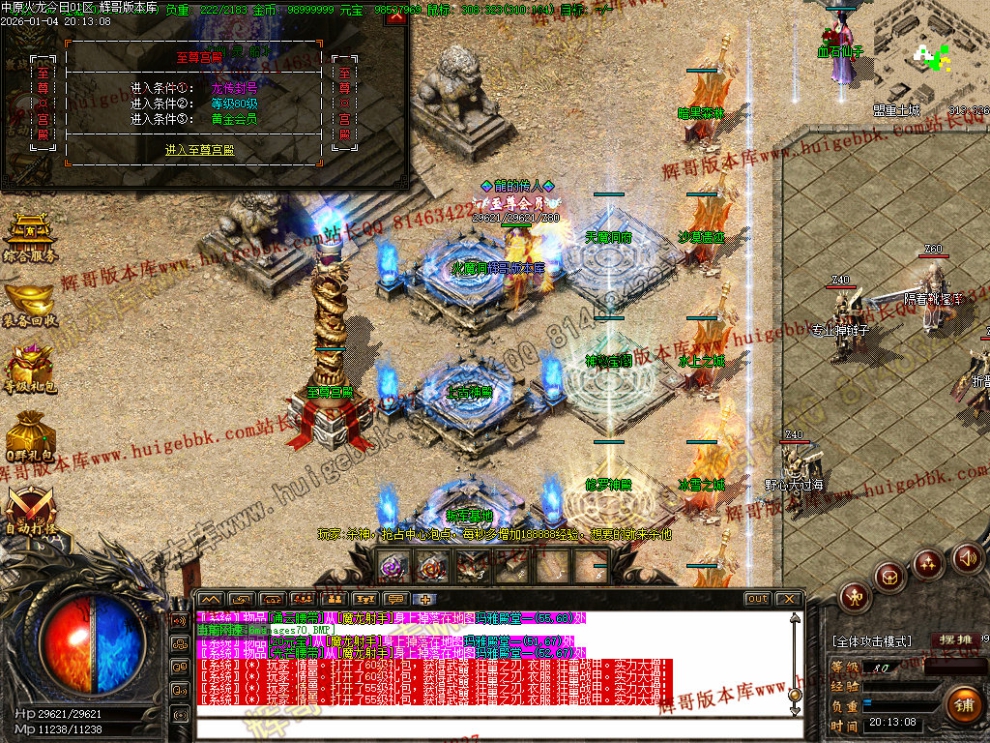Close the 至尊宫殿 dialog with the red X

coord(397,16)
